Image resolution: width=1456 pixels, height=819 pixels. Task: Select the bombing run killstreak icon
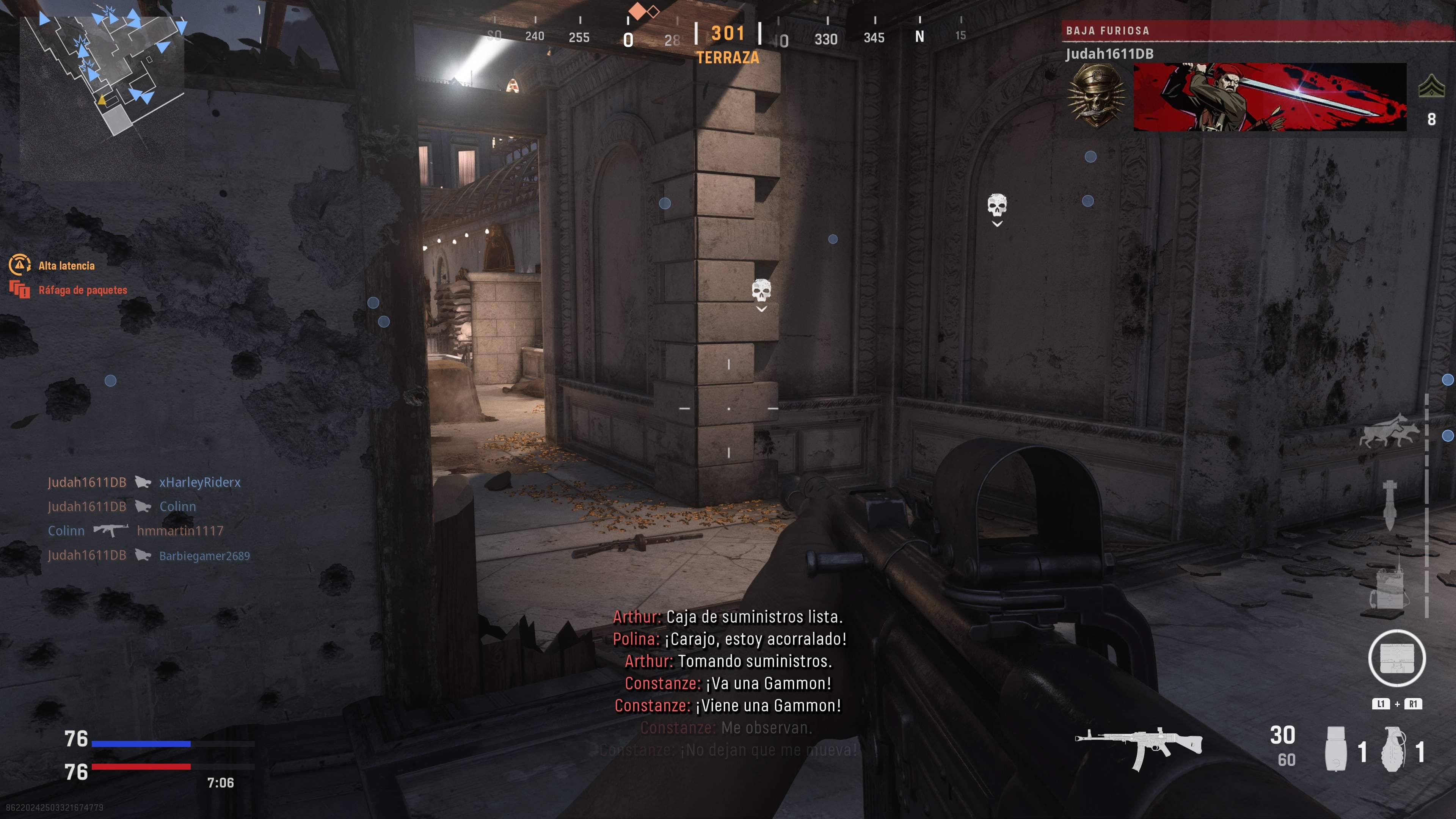point(1389,505)
